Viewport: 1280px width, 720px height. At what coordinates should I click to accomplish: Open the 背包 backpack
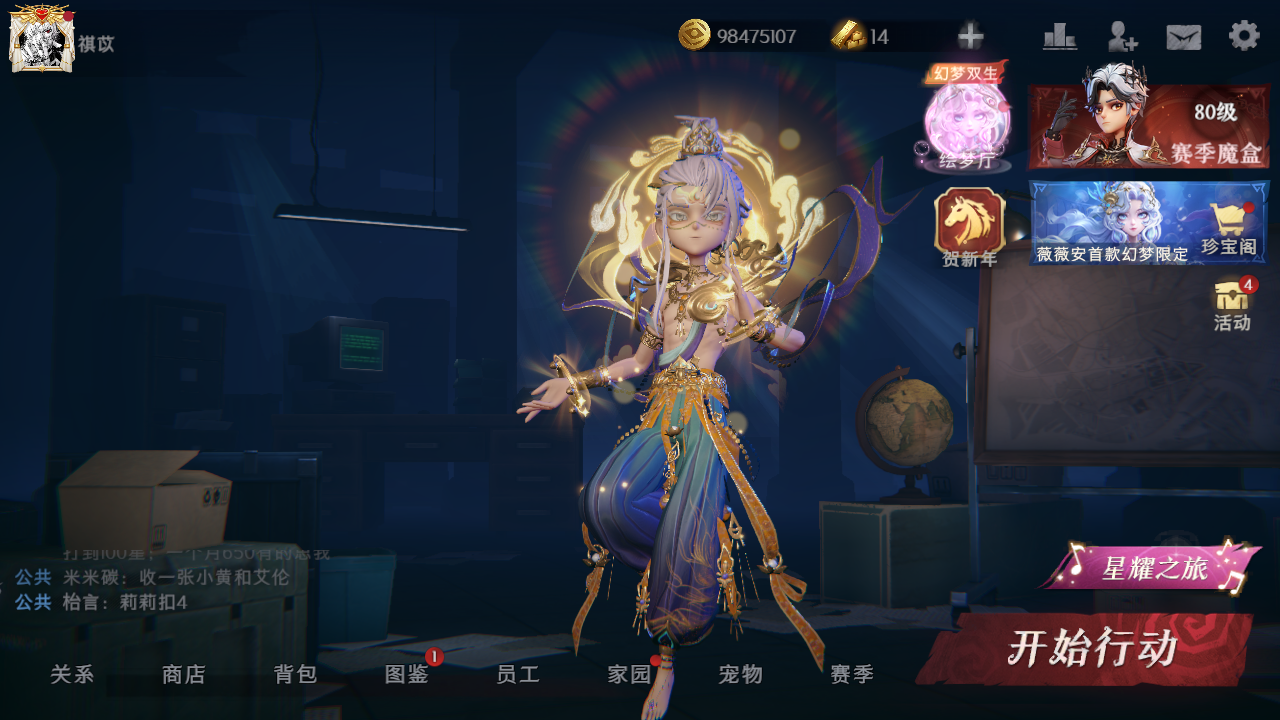coord(296,674)
